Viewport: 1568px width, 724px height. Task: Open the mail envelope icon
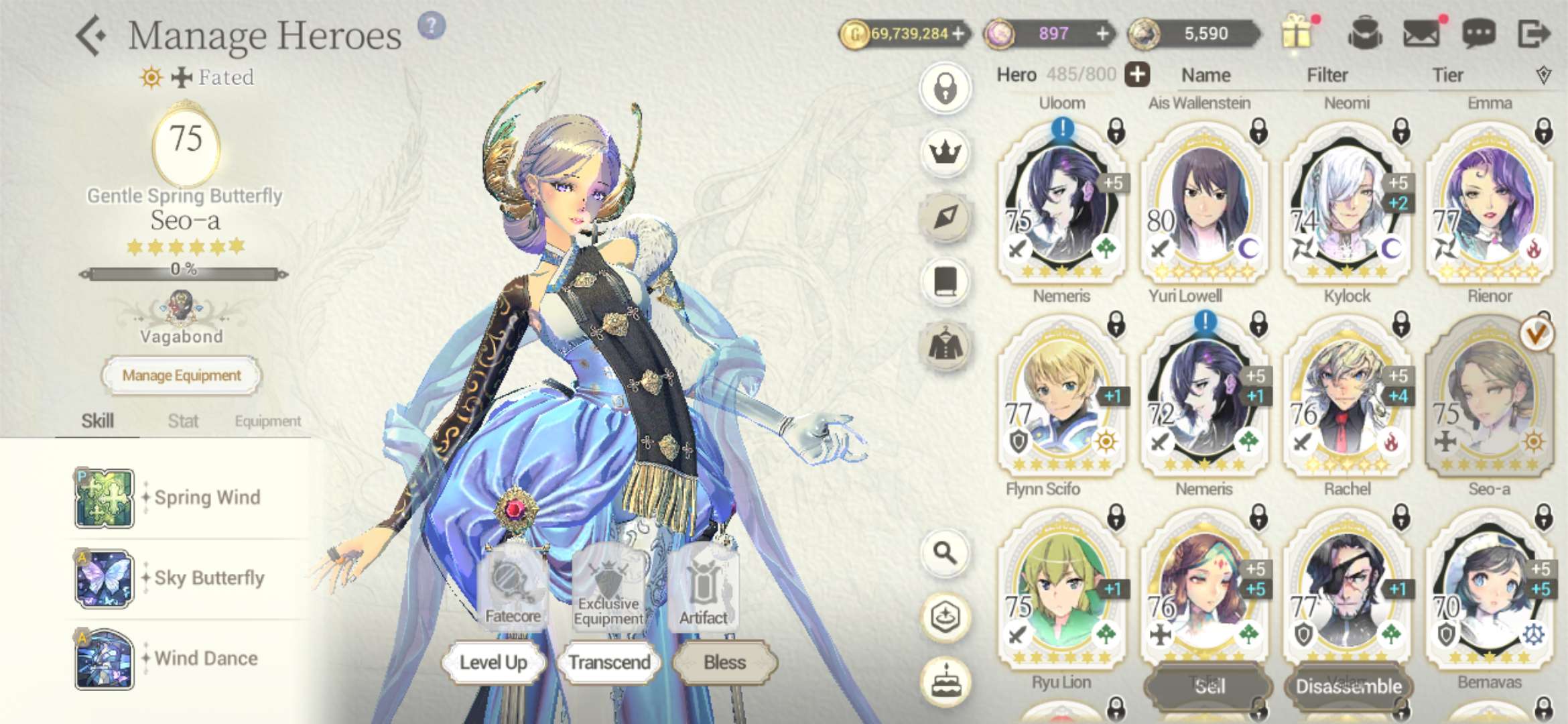[1421, 34]
